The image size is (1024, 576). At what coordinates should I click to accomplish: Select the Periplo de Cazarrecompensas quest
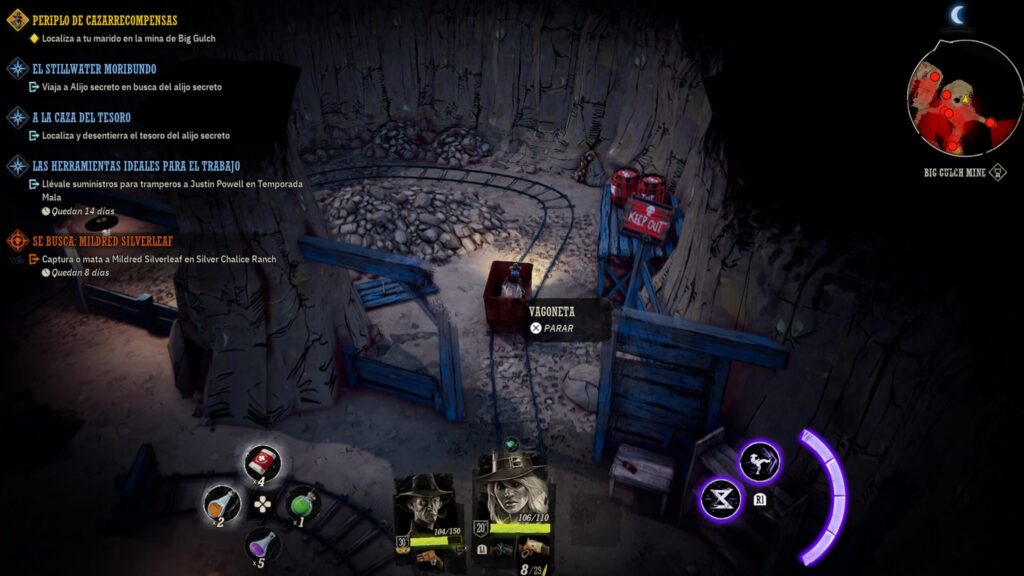point(104,20)
